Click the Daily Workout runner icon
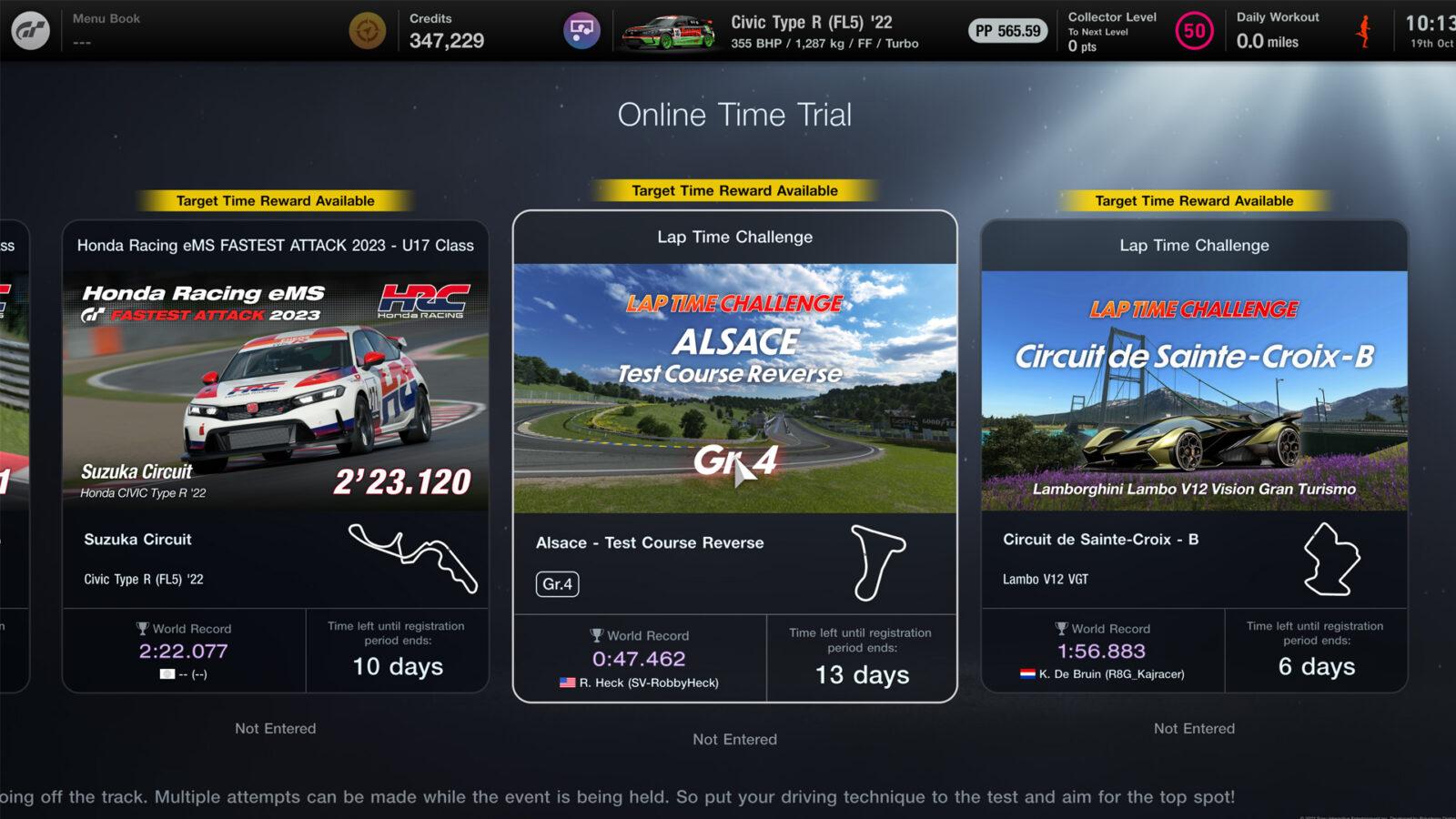The height and width of the screenshot is (819, 1456). [x=1362, y=29]
